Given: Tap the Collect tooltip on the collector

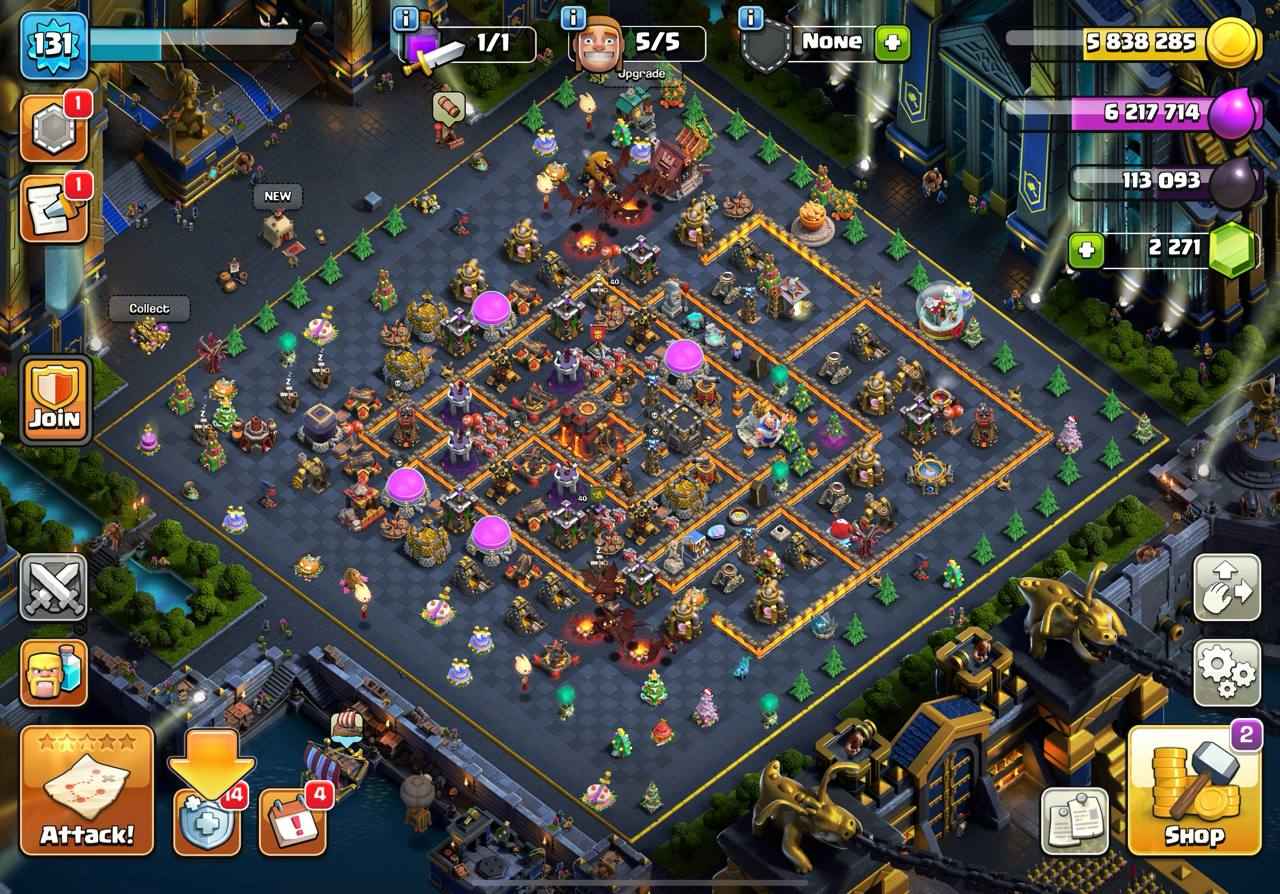Looking at the screenshot, I should (148, 309).
